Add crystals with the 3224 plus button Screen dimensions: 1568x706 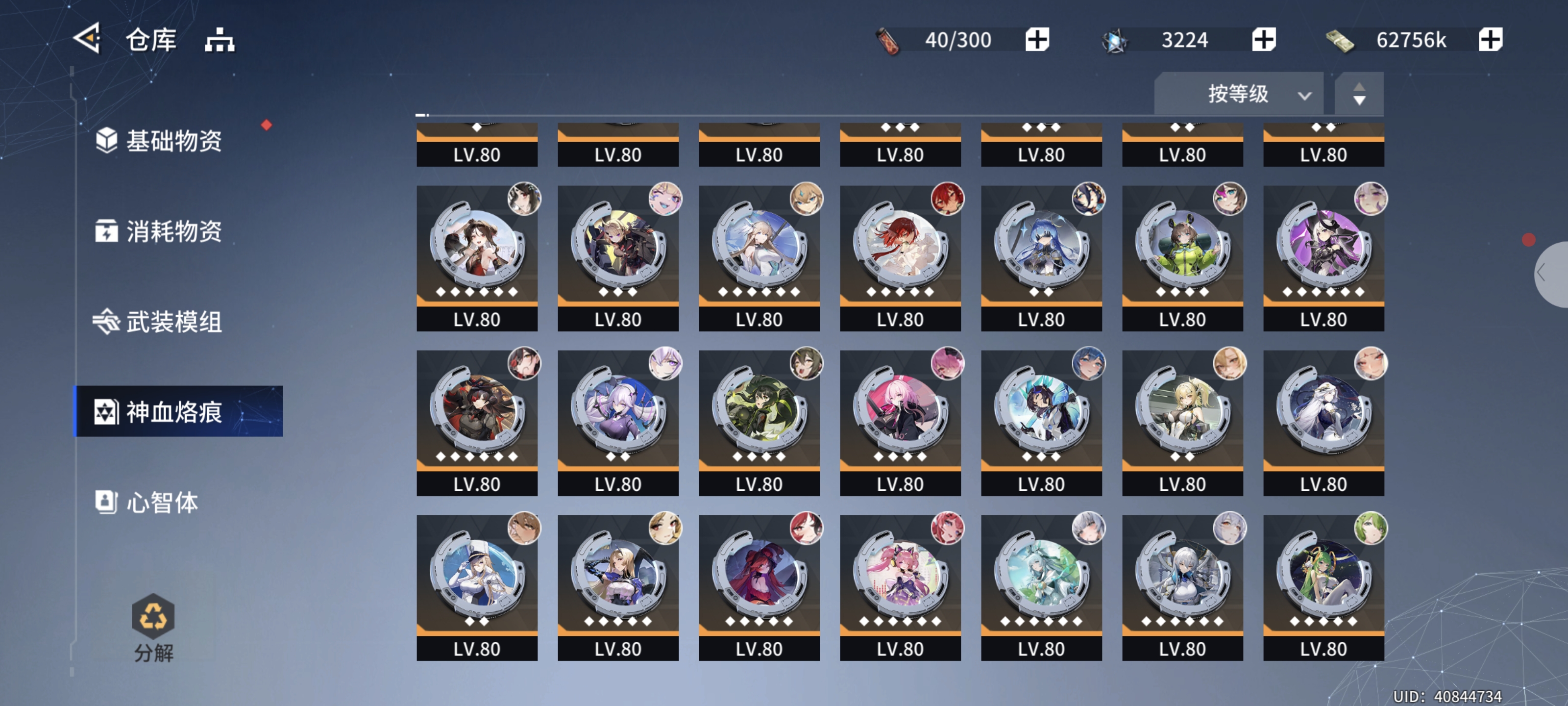tap(1264, 40)
